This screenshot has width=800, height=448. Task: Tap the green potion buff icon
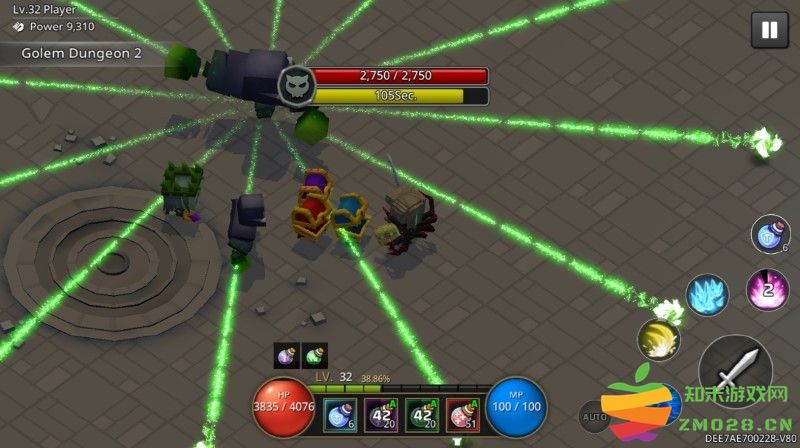(314, 355)
